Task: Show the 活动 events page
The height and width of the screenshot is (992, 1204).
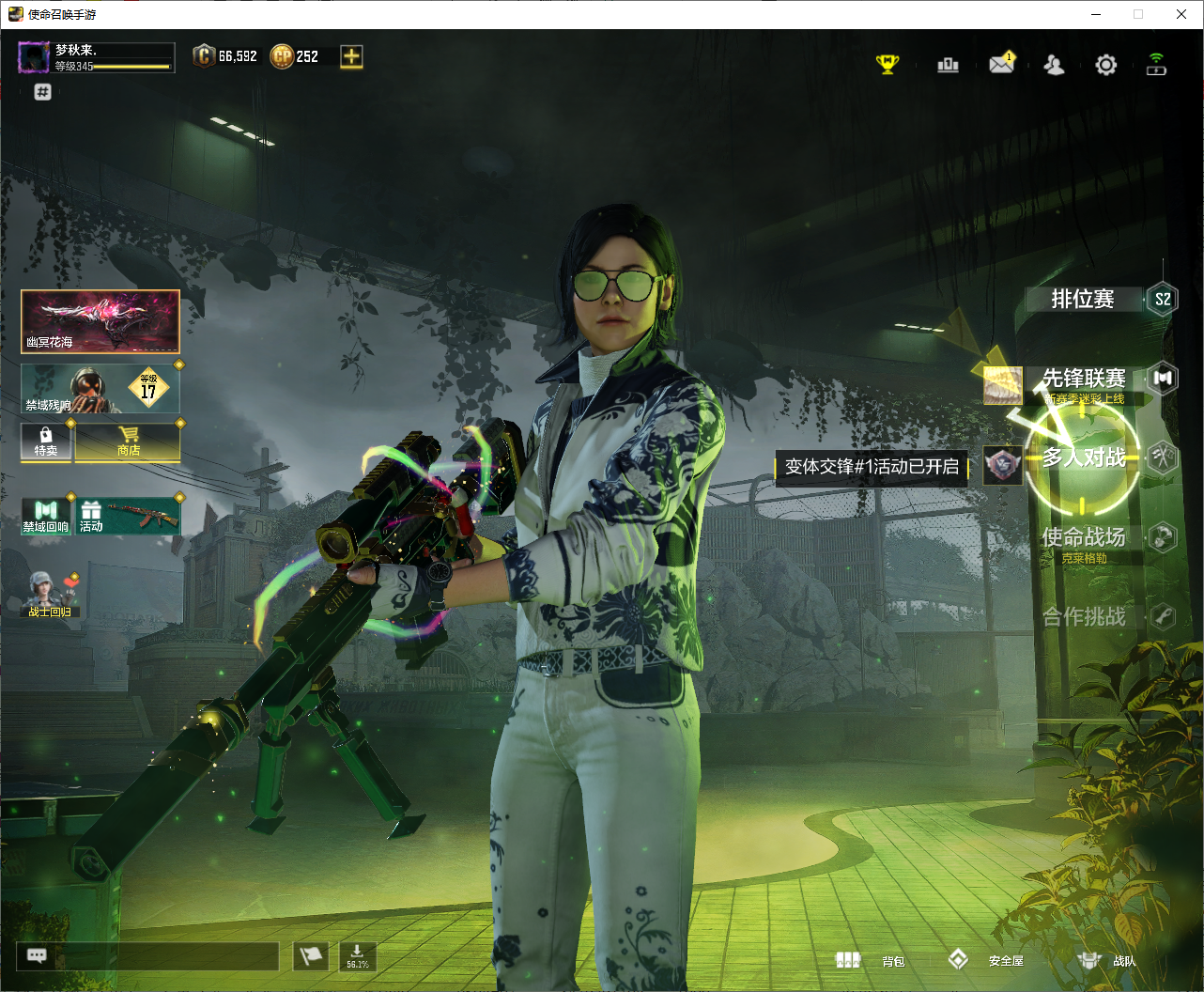Action: click(128, 517)
